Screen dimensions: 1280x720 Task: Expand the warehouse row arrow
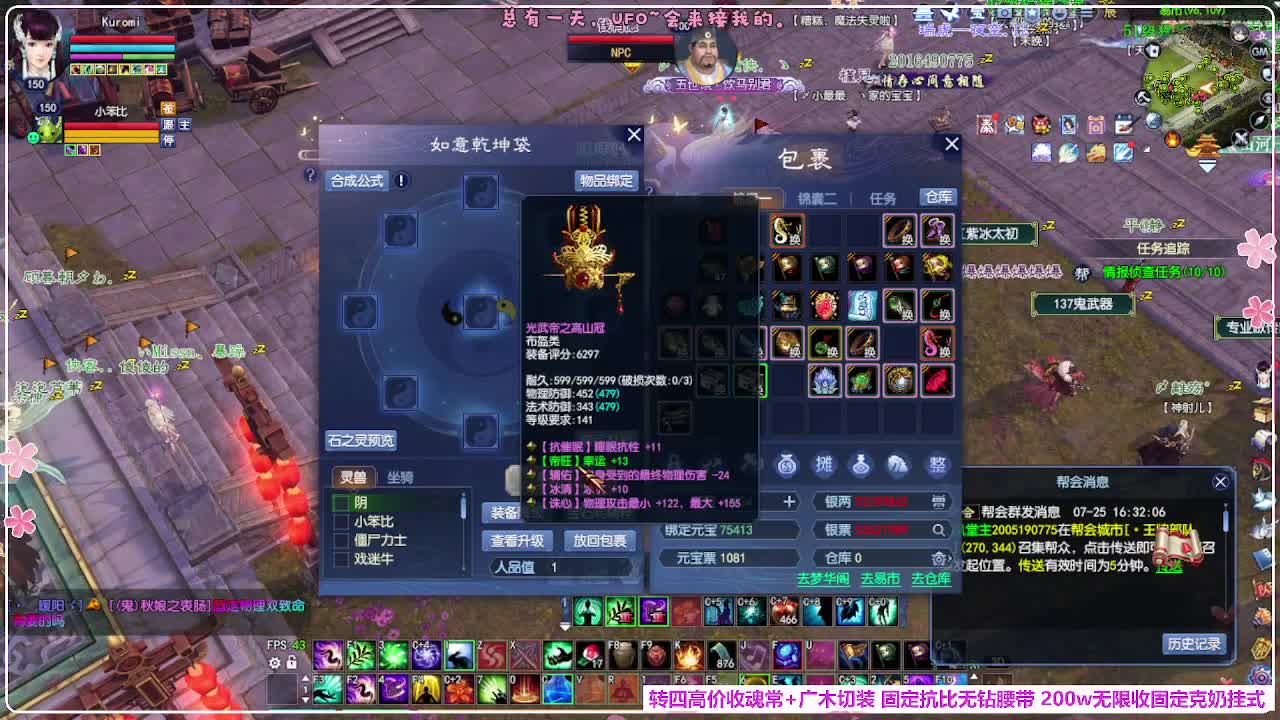[x=950, y=557]
